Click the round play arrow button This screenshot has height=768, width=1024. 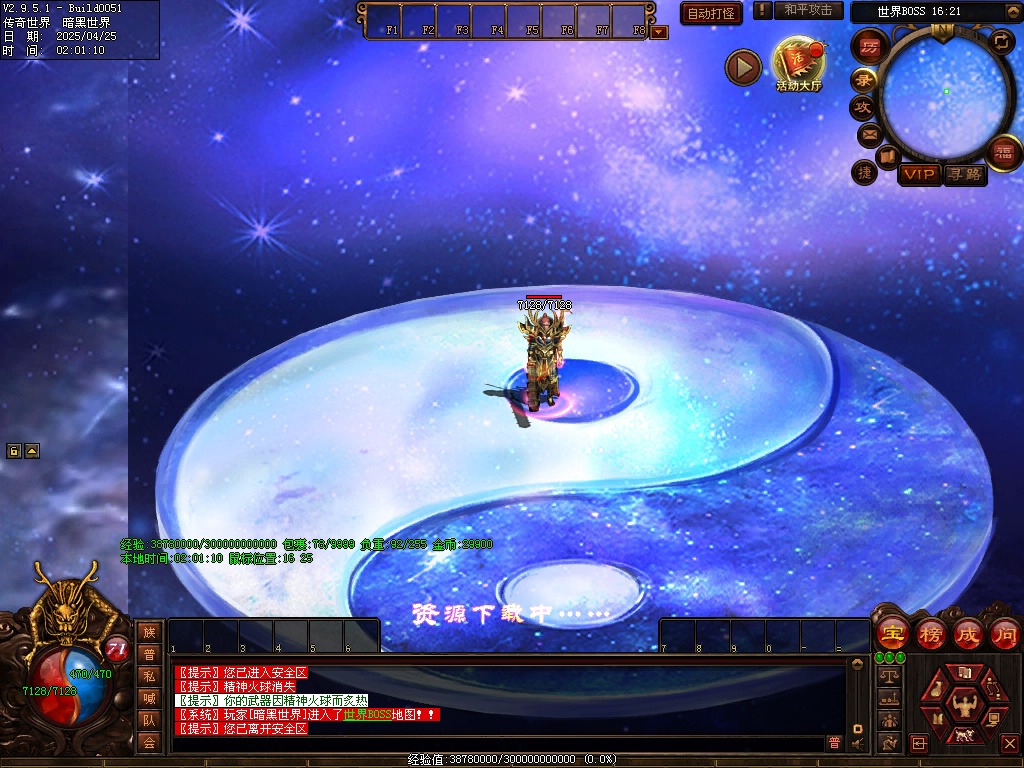pos(743,67)
